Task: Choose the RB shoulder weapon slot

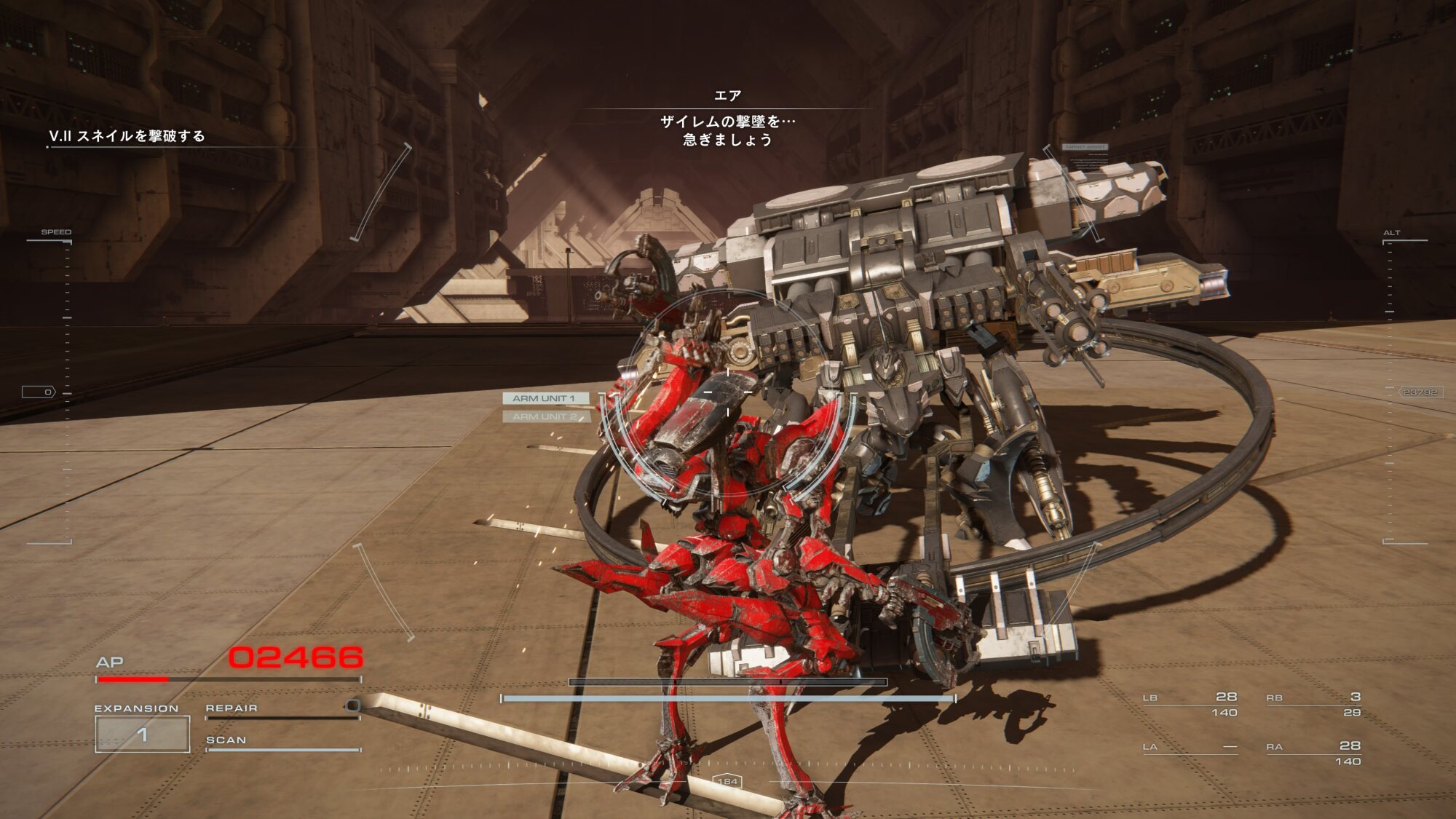Action: point(1313,704)
